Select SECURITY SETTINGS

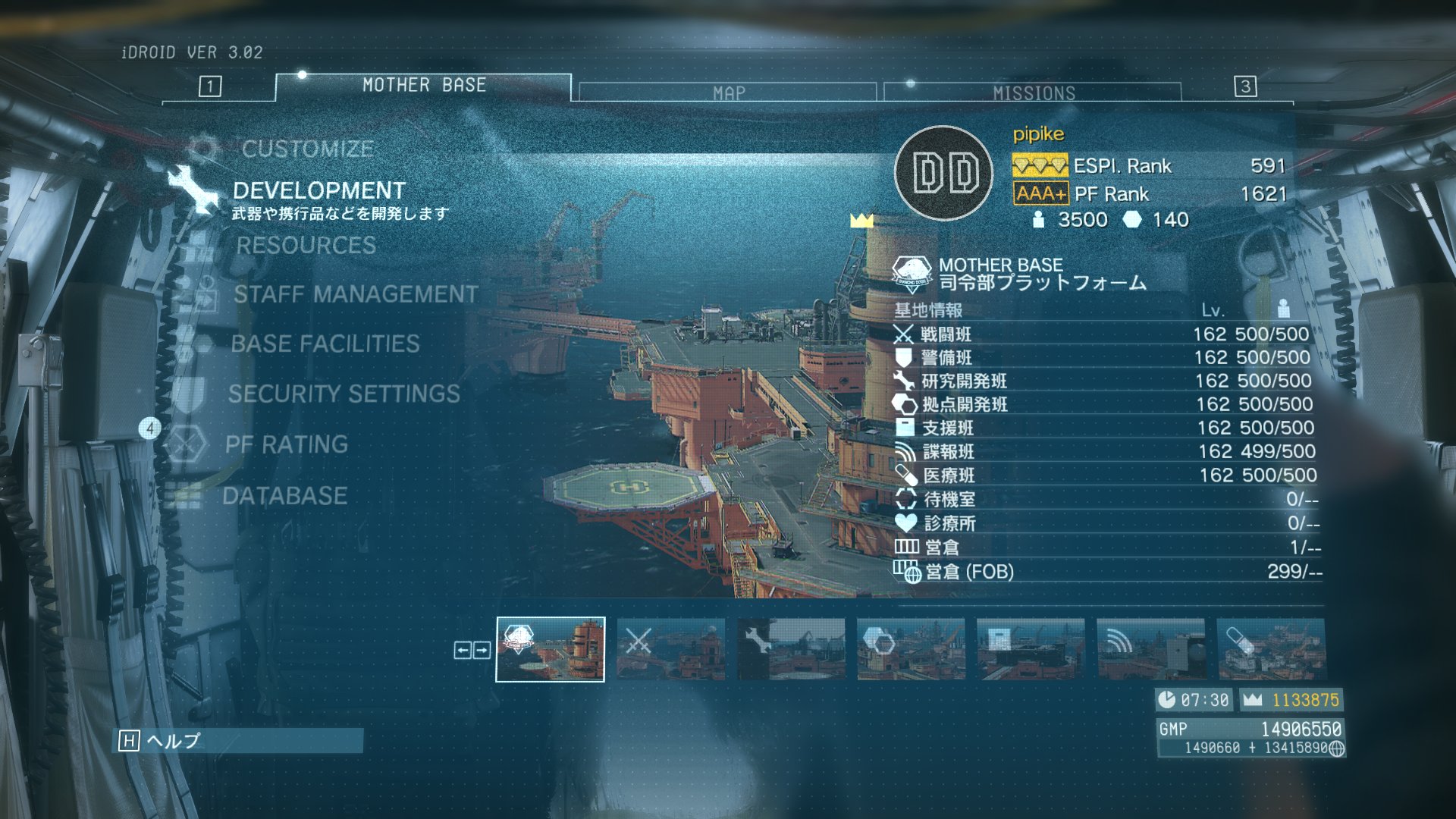(344, 394)
